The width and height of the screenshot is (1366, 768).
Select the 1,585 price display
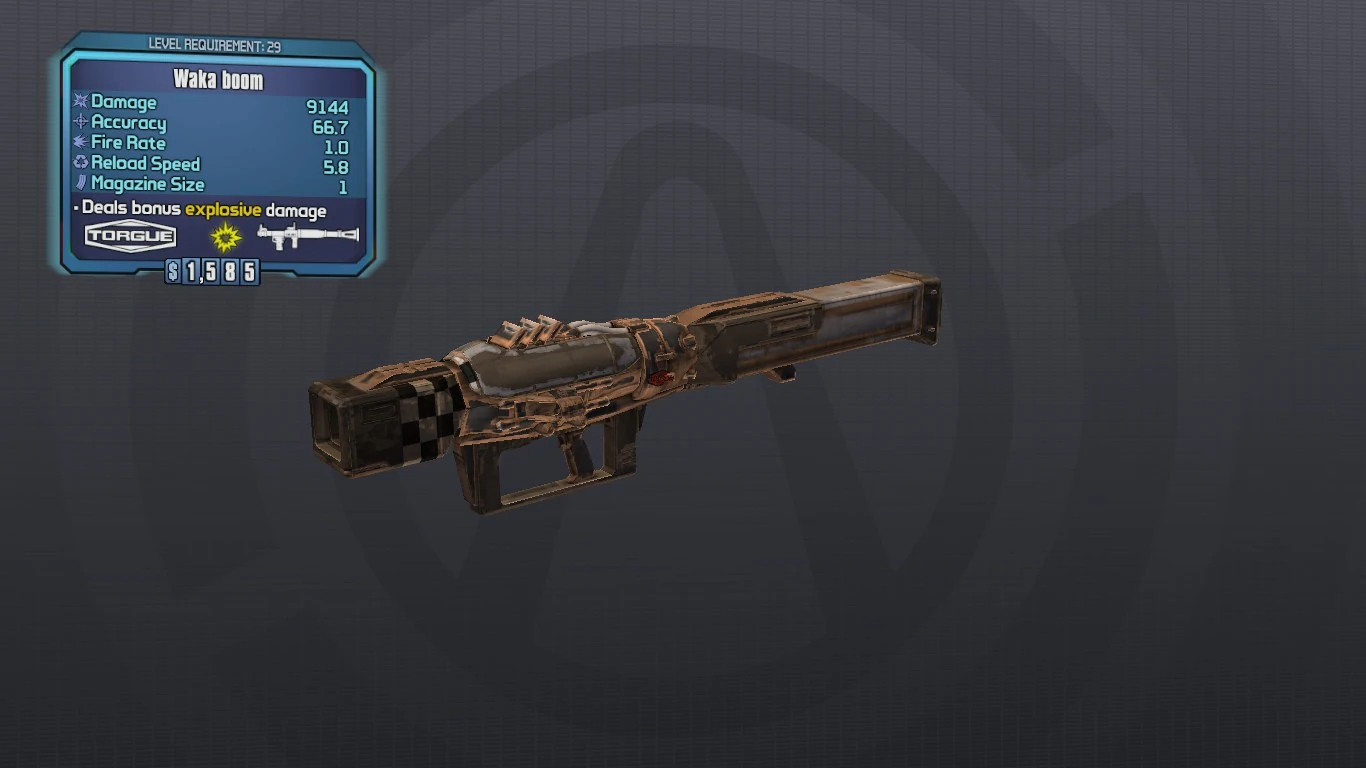[213, 270]
